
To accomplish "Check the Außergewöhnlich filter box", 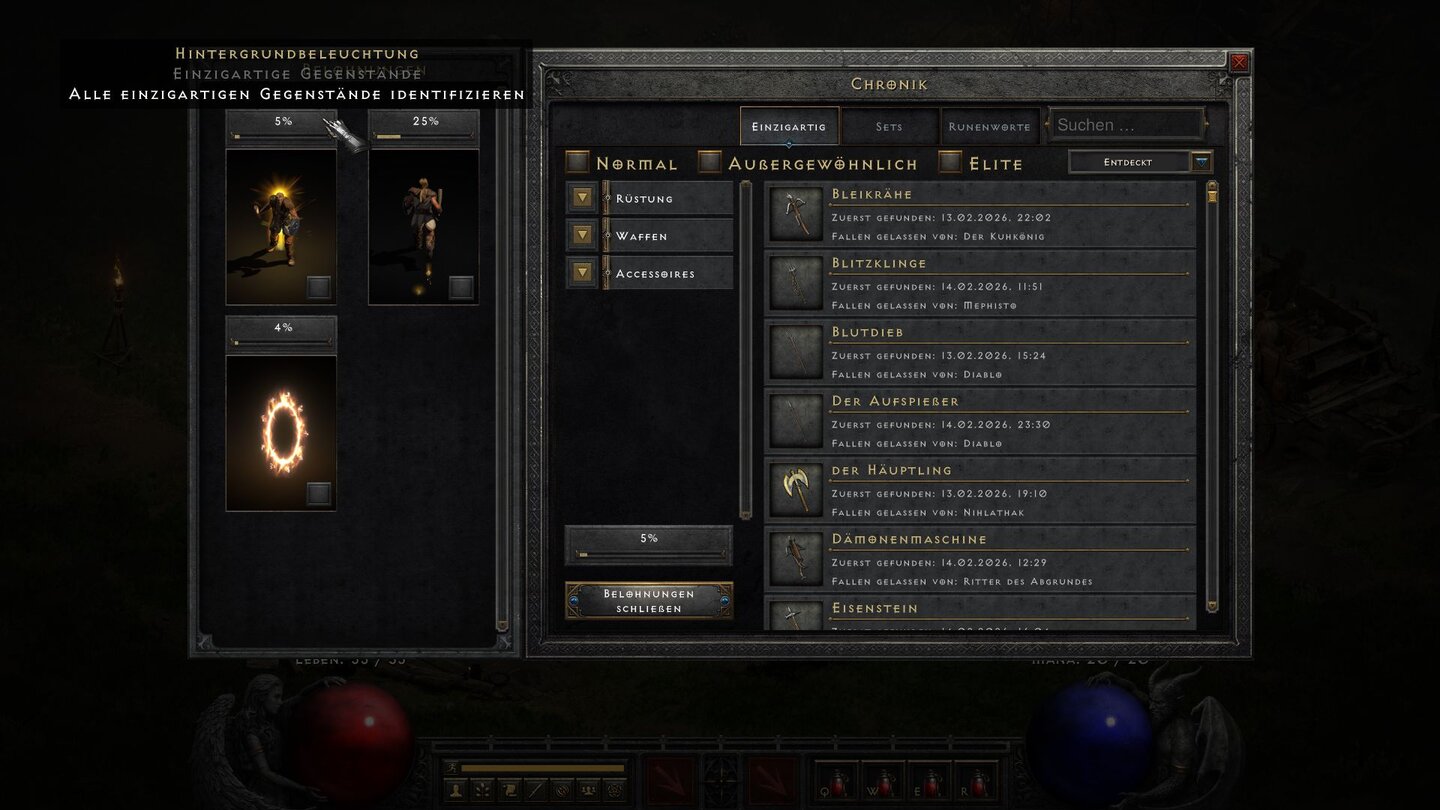I will [712, 162].
